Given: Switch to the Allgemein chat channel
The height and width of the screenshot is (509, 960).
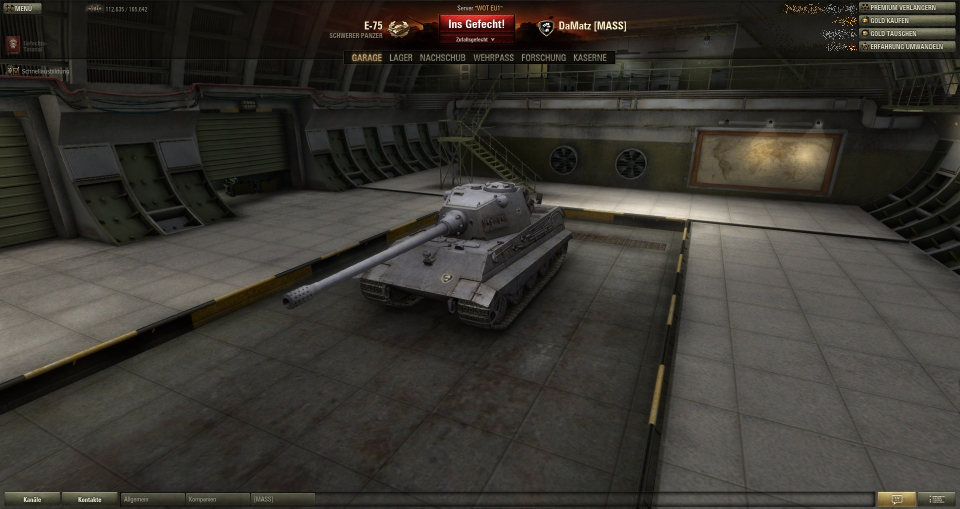Looking at the screenshot, I should tap(153, 499).
